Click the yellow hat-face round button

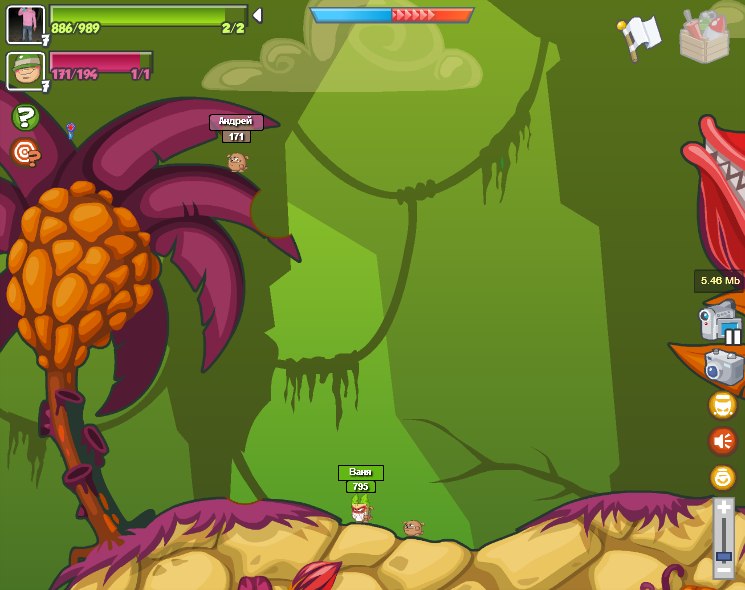[x=722, y=405]
